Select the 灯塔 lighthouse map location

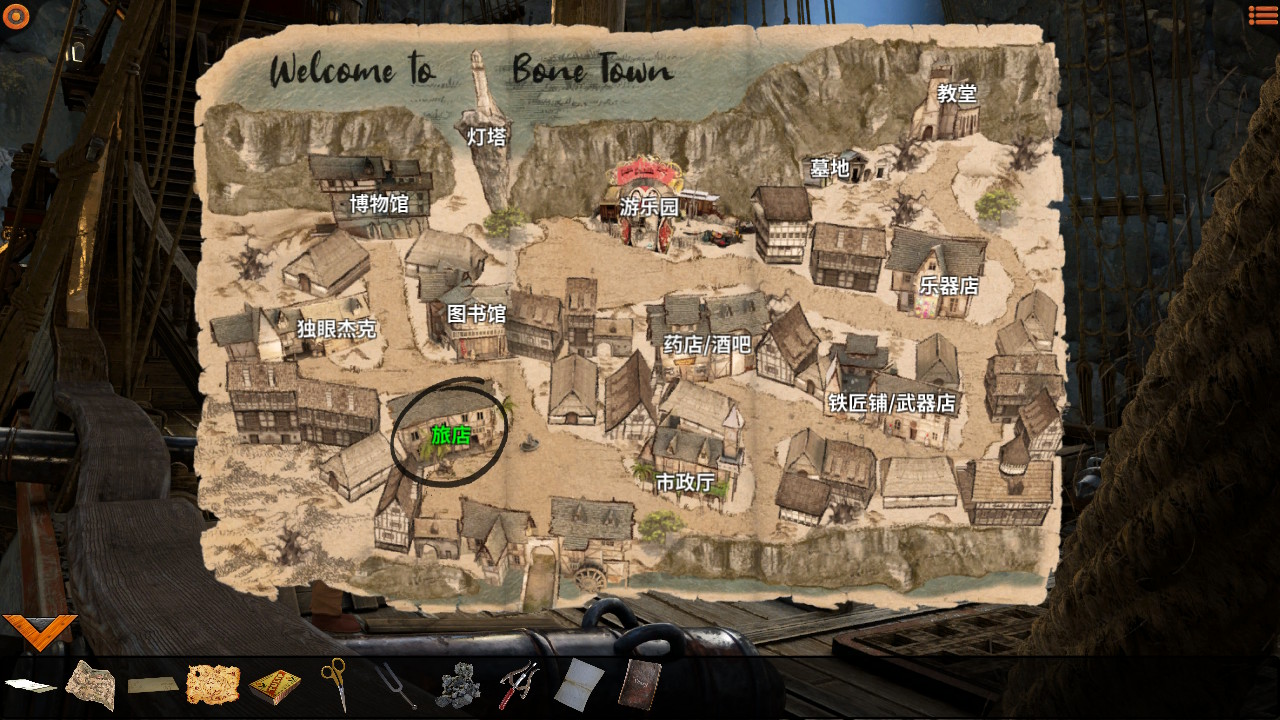tap(487, 137)
